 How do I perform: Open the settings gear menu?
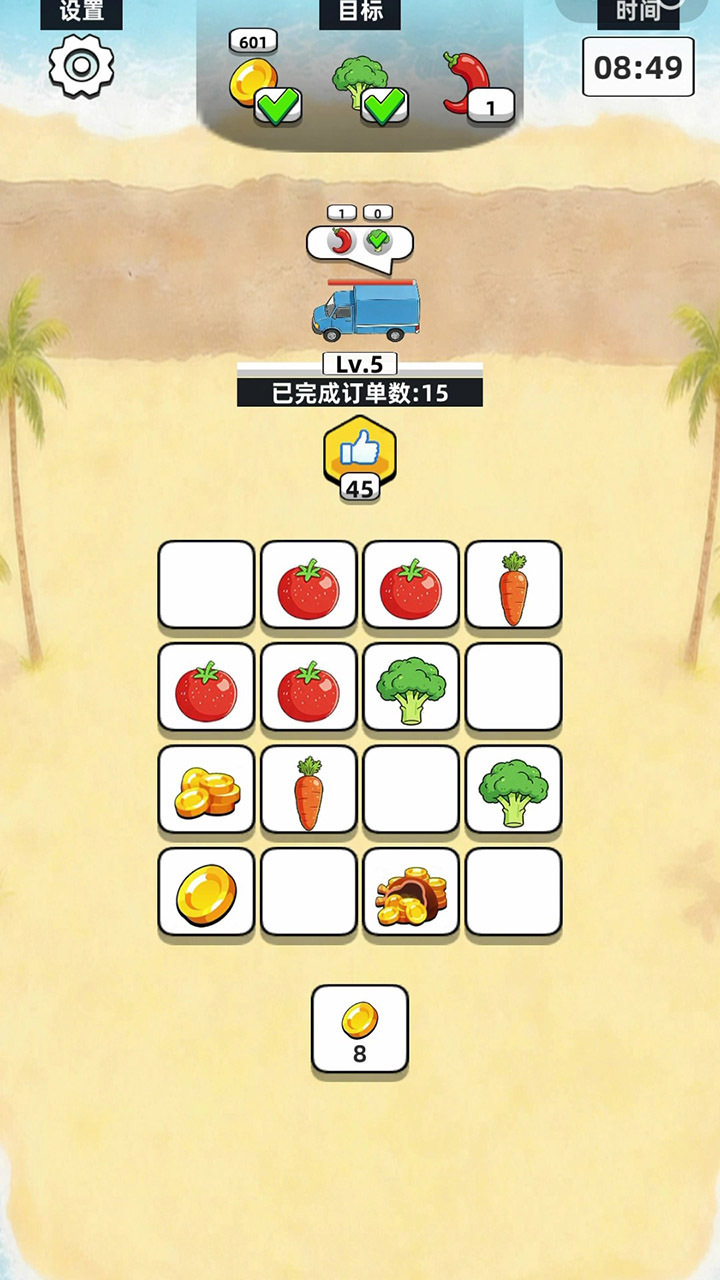coord(81,66)
